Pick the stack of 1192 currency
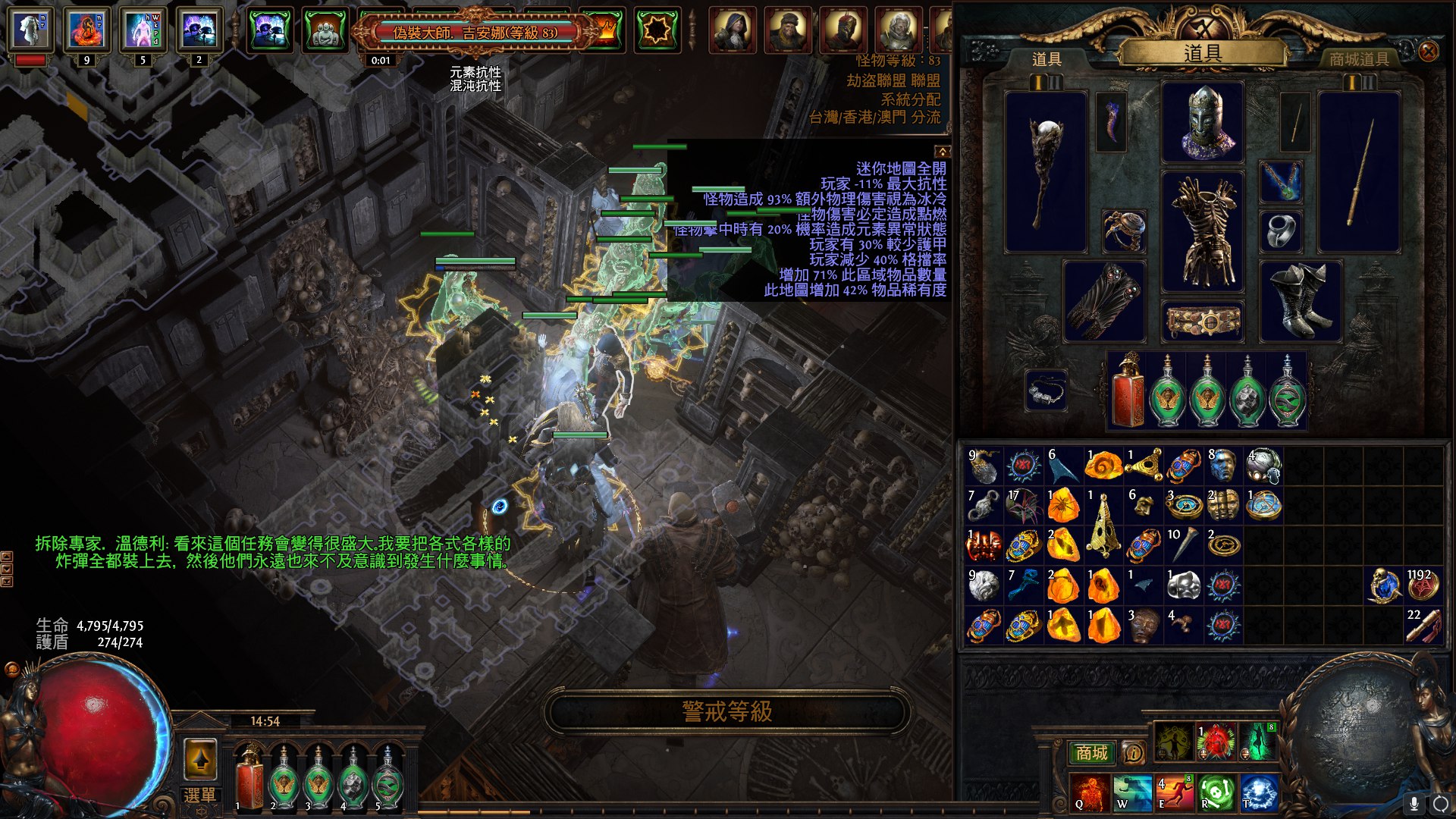 pos(1423,585)
